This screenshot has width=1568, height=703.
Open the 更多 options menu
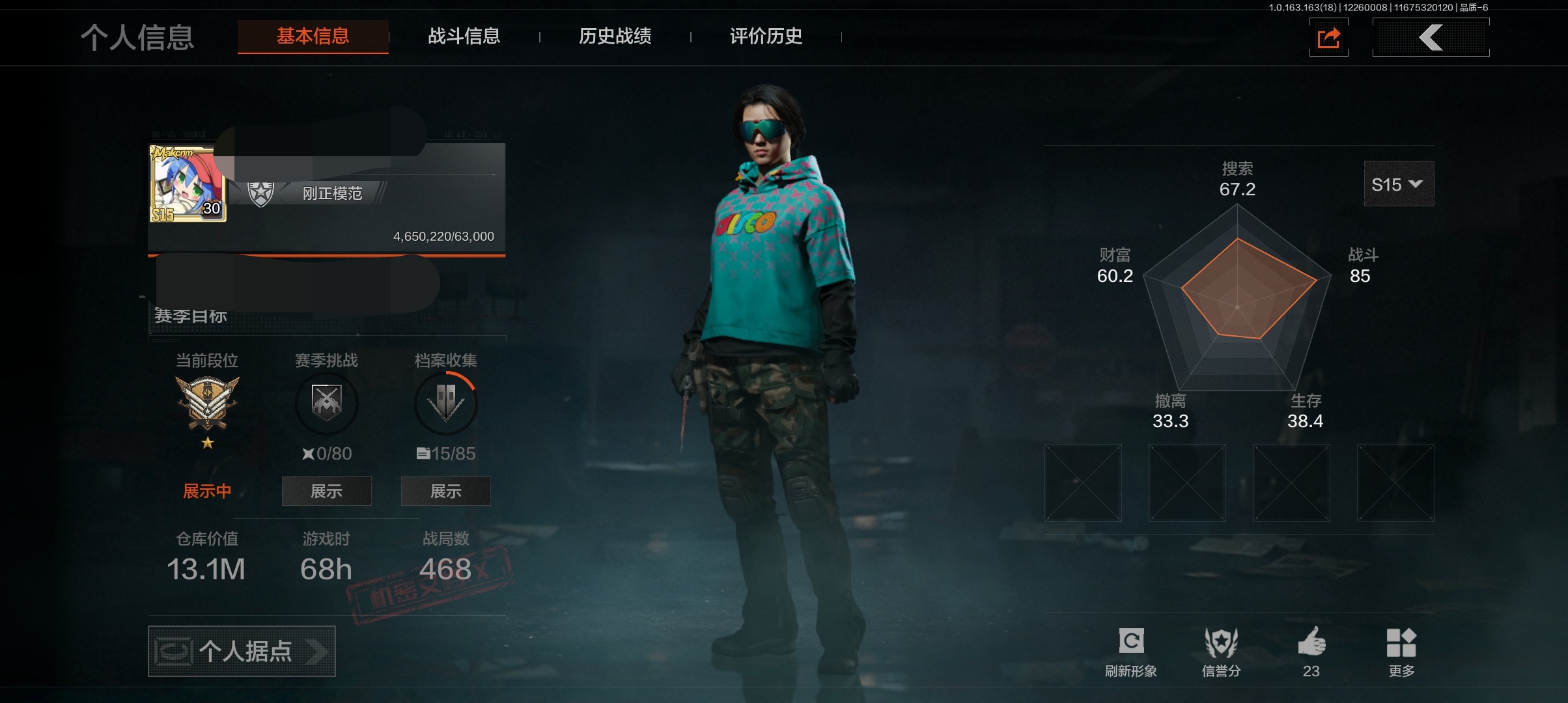(x=1401, y=652)
